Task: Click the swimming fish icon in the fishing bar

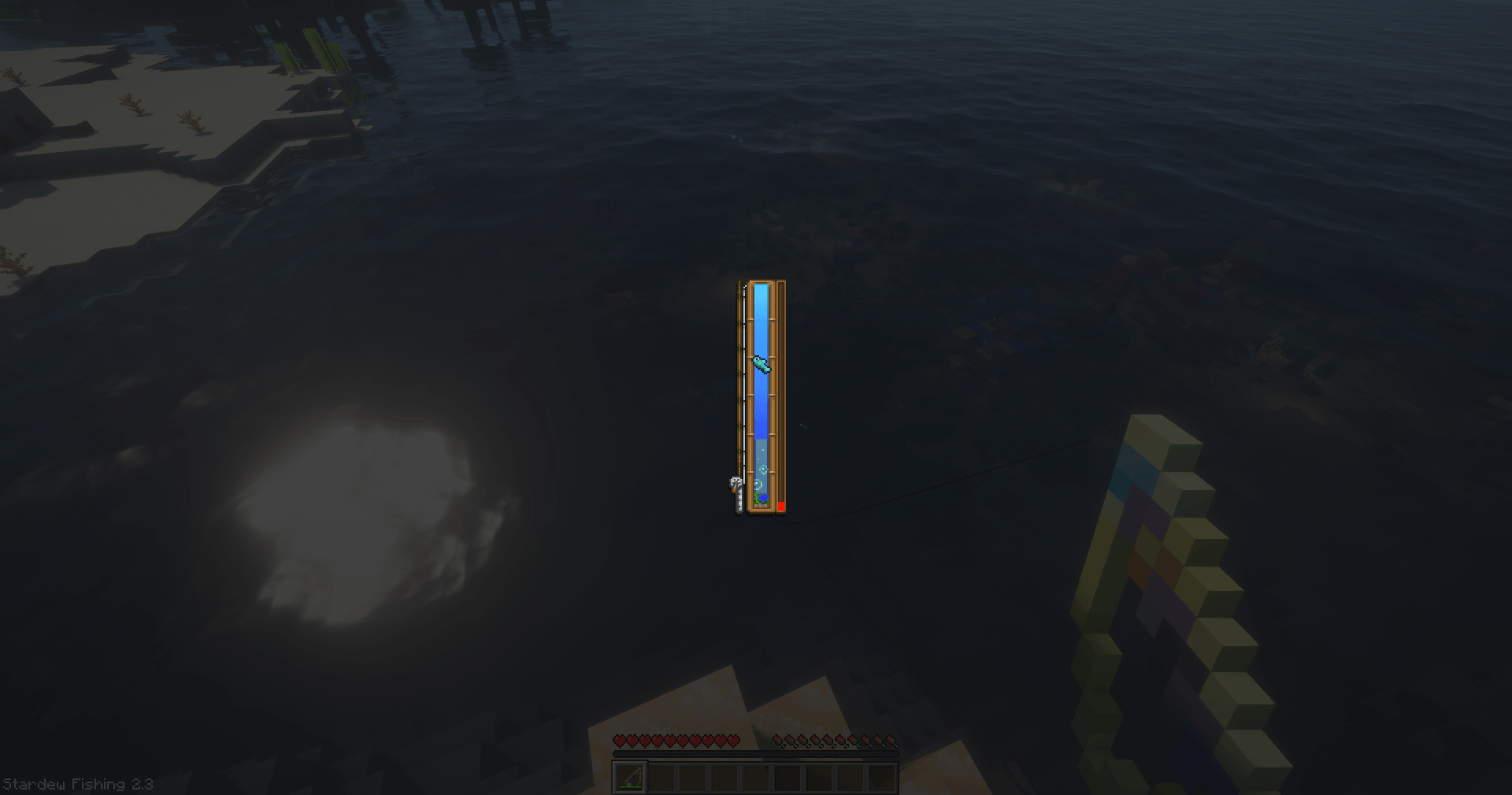Action: [x=760, y=365]
